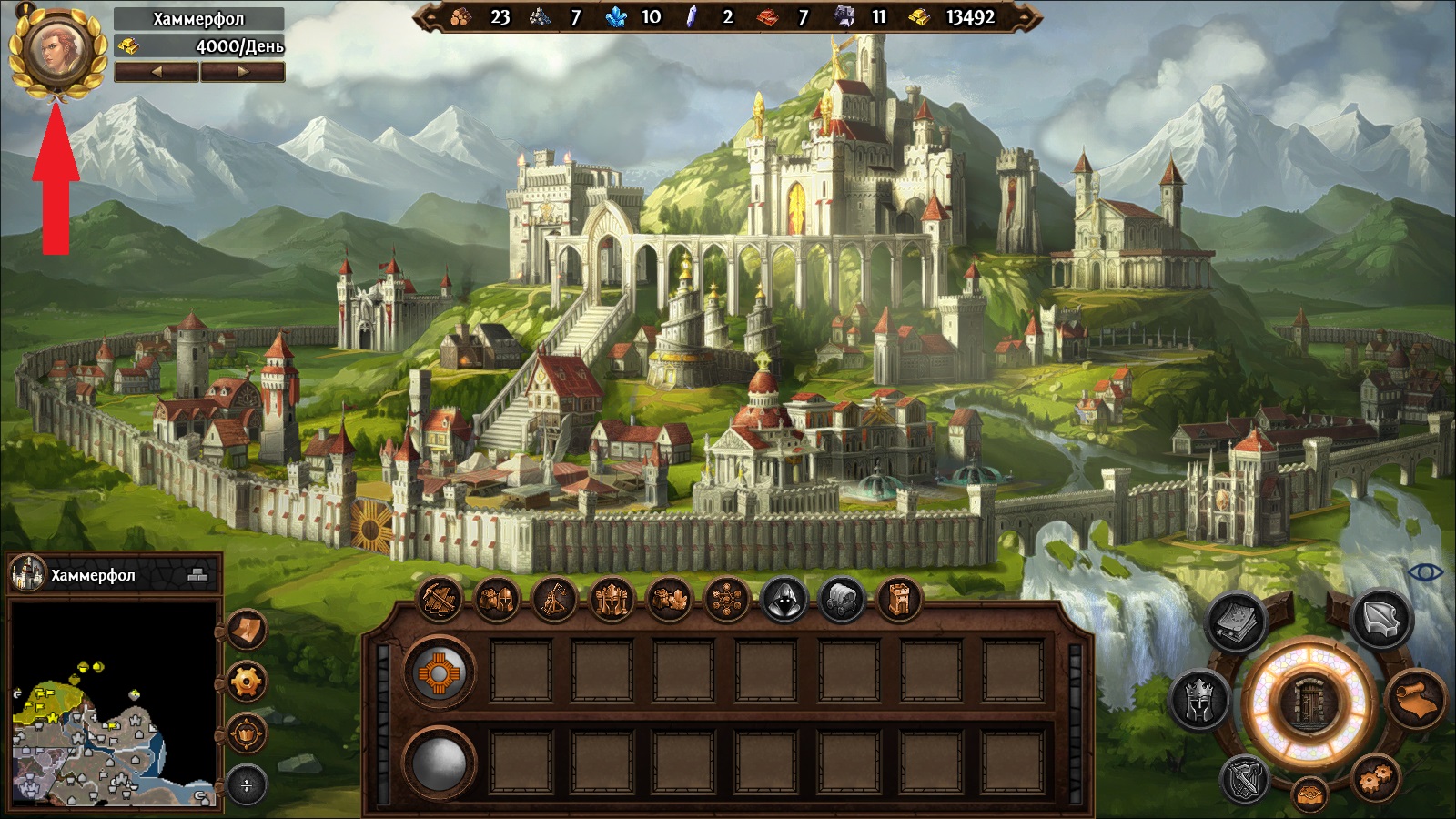The height and width of the screenshot is (819, 1456).
Task: Click the hero portrait with laurel wreath
Action: 56,49
